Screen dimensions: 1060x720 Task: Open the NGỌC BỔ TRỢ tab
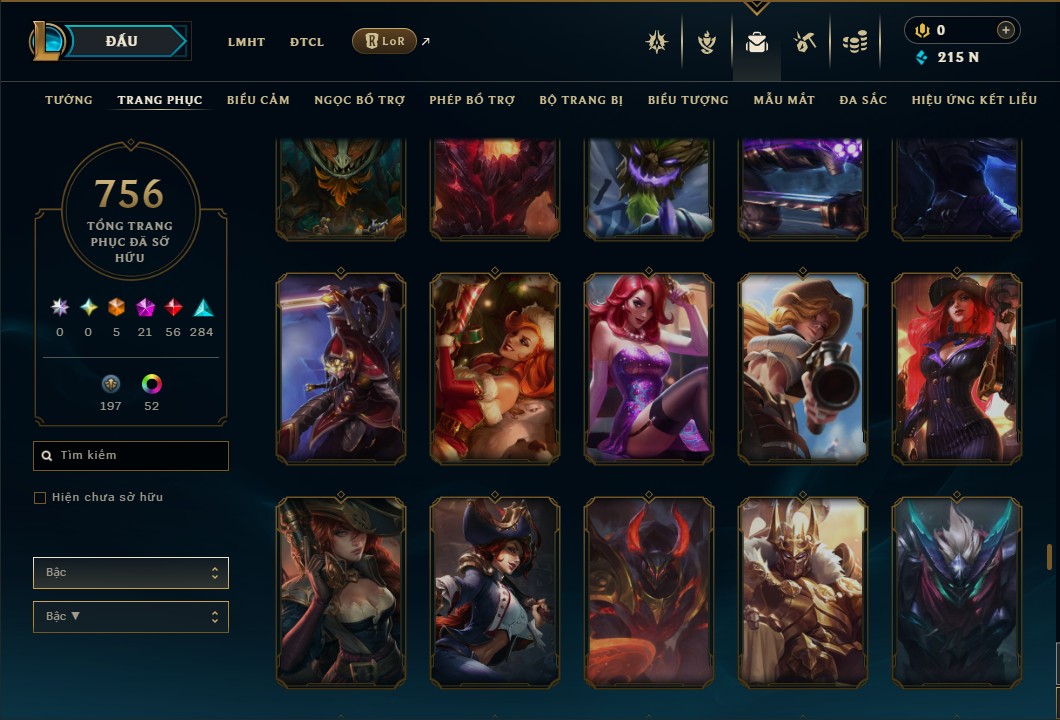pyautogui.click(x=359, y=100)
